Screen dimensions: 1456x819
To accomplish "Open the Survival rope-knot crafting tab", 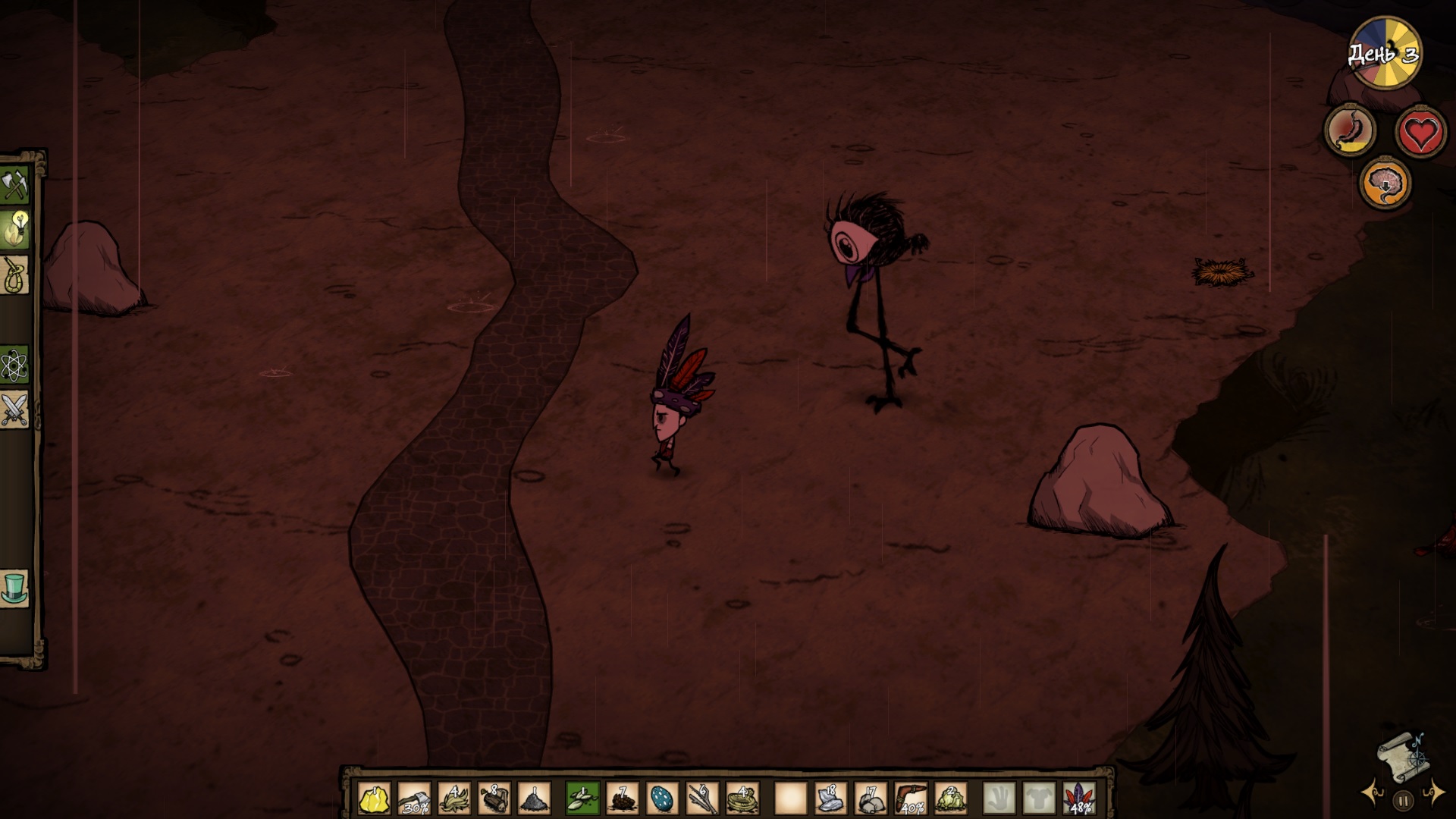I will coord(15,275).
